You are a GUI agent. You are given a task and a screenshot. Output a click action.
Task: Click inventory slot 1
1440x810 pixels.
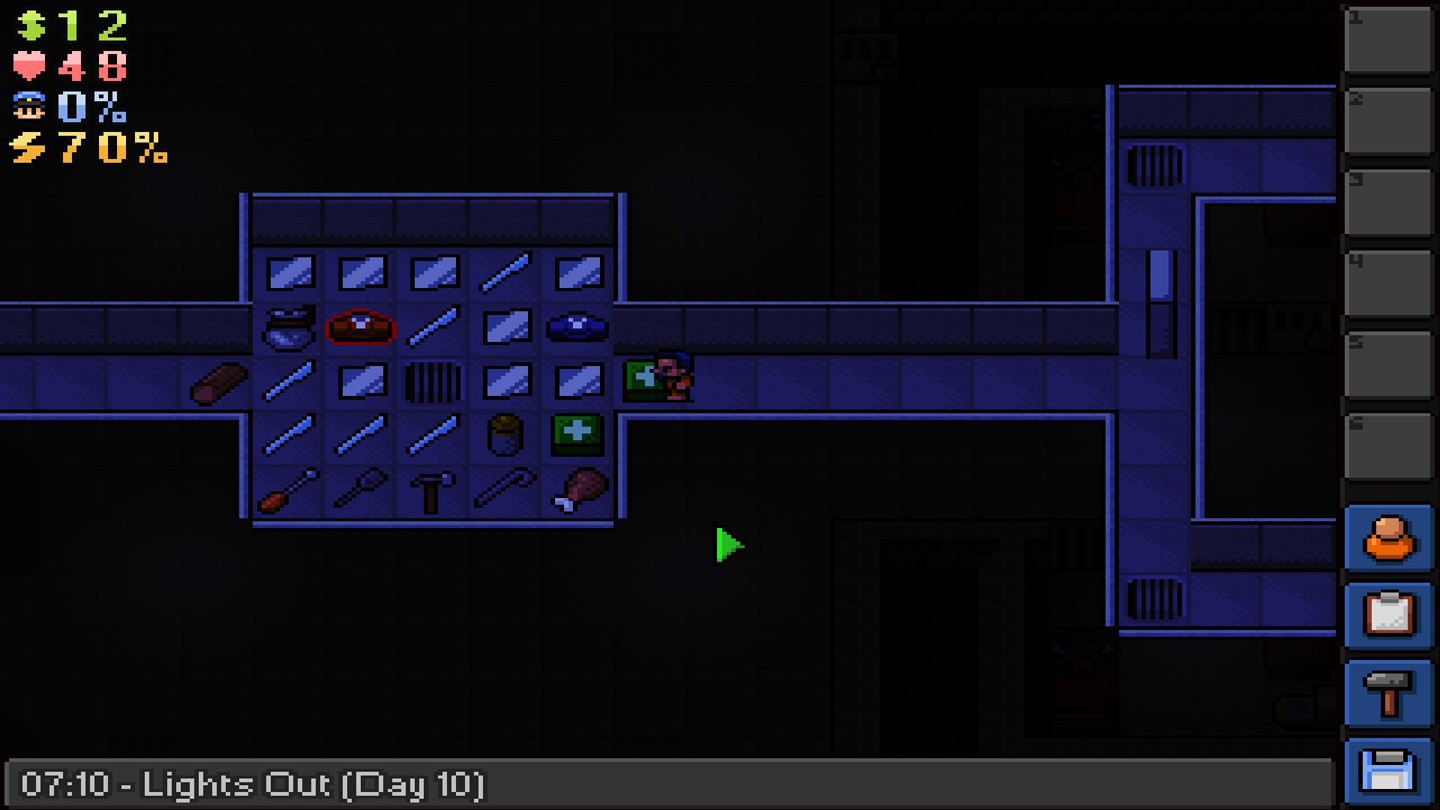click(1388, 40)
